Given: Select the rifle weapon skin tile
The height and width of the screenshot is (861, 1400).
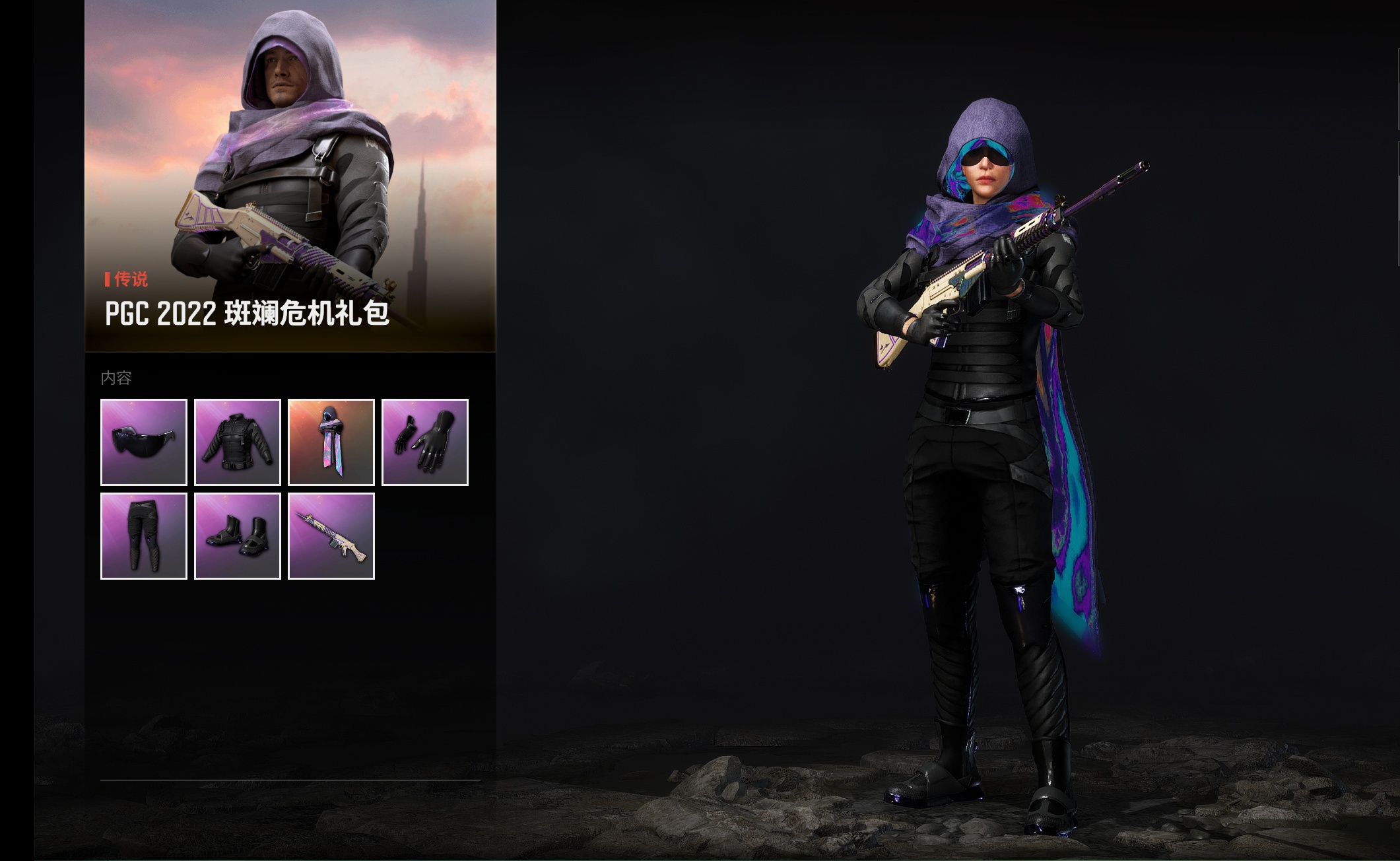Looking at the screenshot, I should pyautogui.click(x=331, y=536).
